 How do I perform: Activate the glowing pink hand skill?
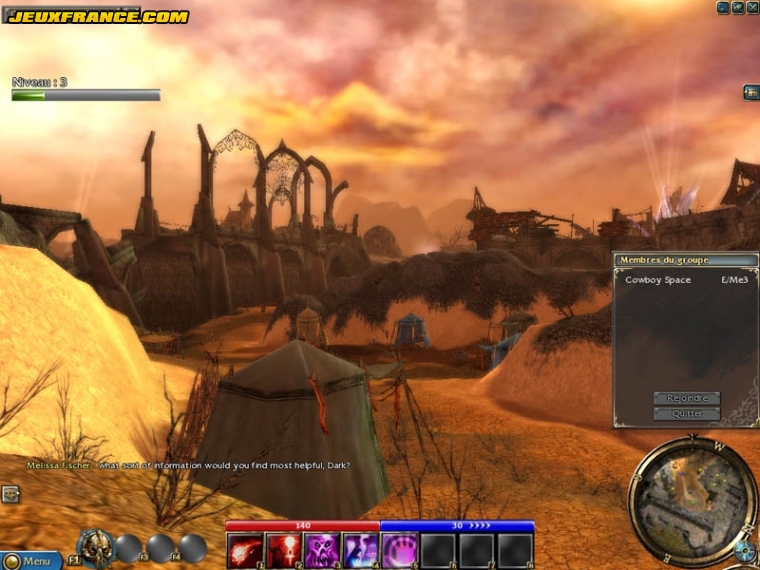click(x=399, y=550)
